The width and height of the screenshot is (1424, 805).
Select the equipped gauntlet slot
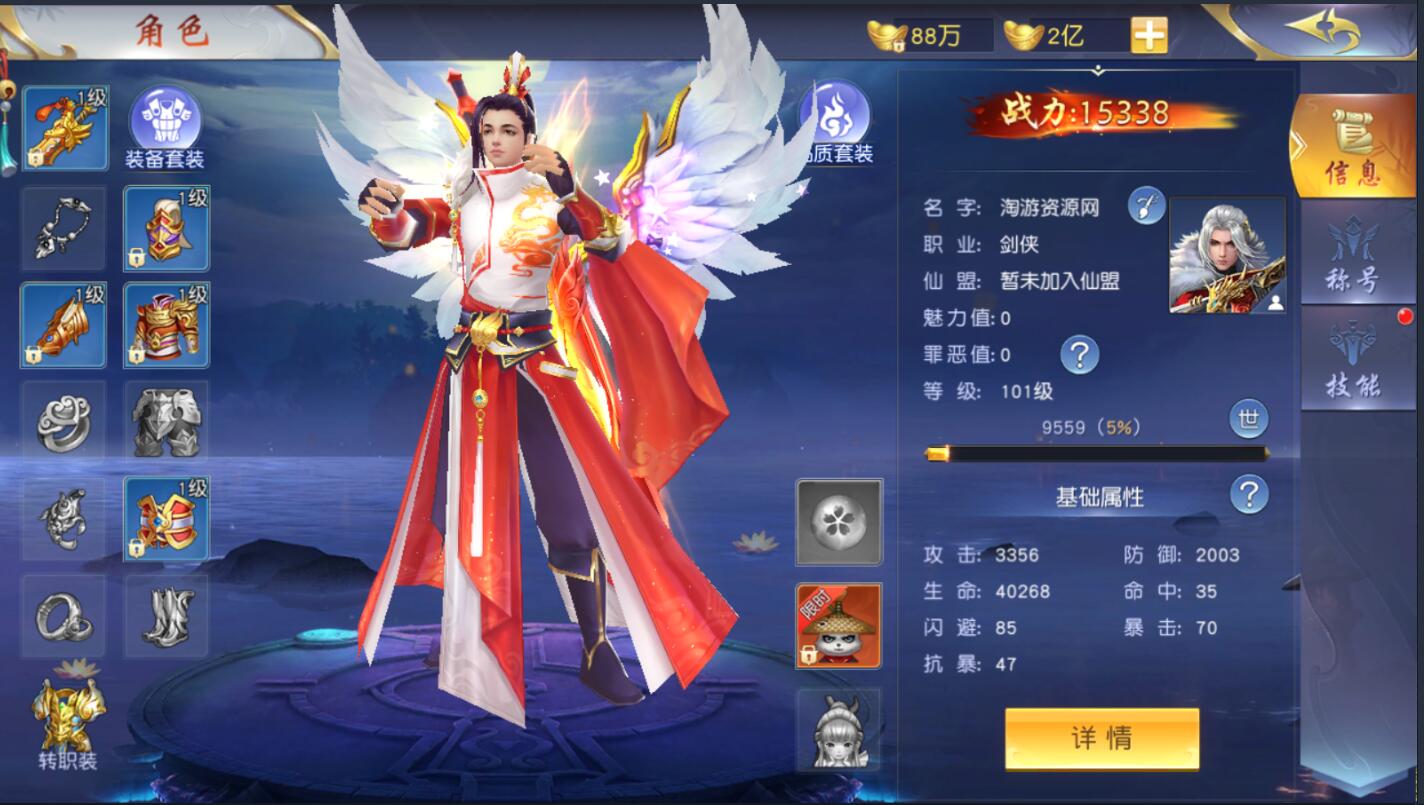click(x=64, y=324)
